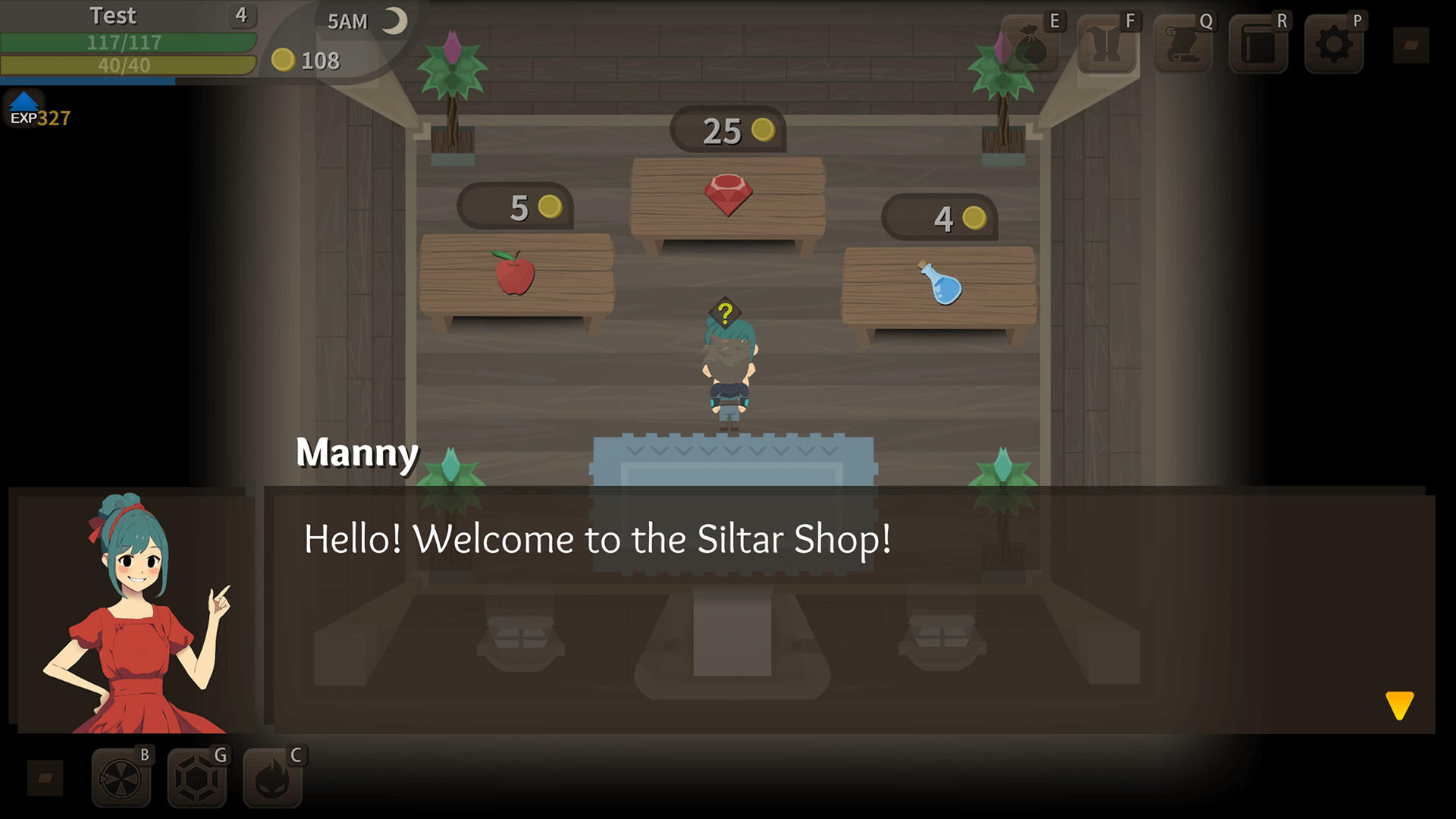Open the settings gear (P)

1333,47
